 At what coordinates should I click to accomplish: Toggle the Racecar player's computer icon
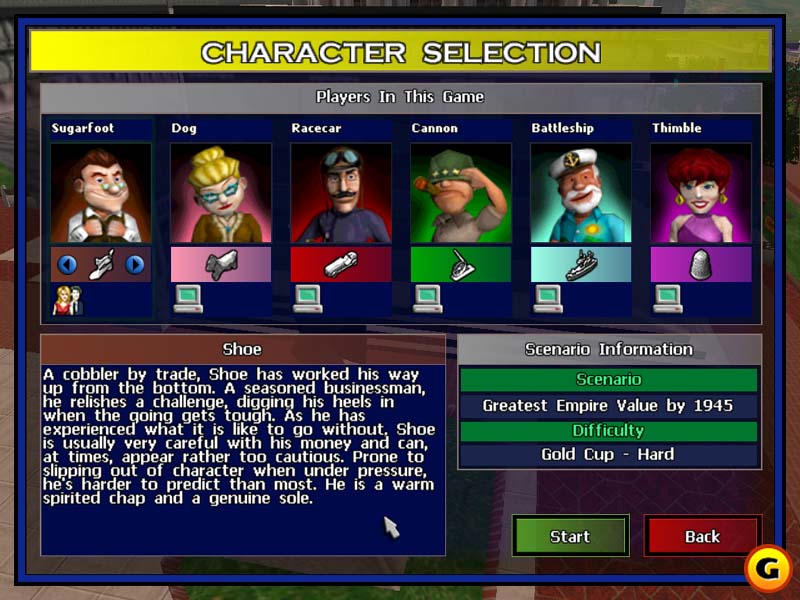pyautogui.click(x=308, y=299)
